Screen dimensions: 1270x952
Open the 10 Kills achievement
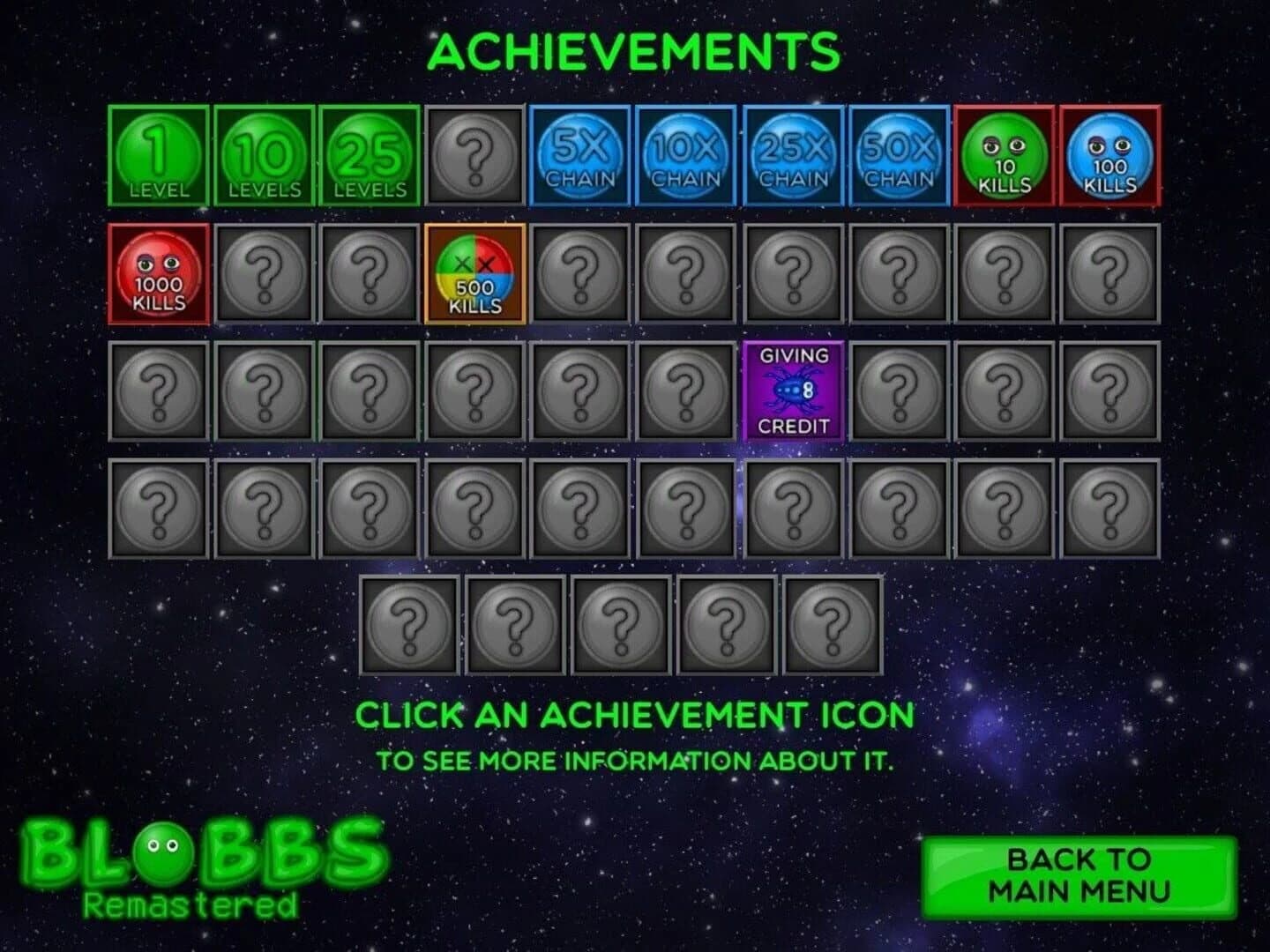click(x=1005, y=155)
